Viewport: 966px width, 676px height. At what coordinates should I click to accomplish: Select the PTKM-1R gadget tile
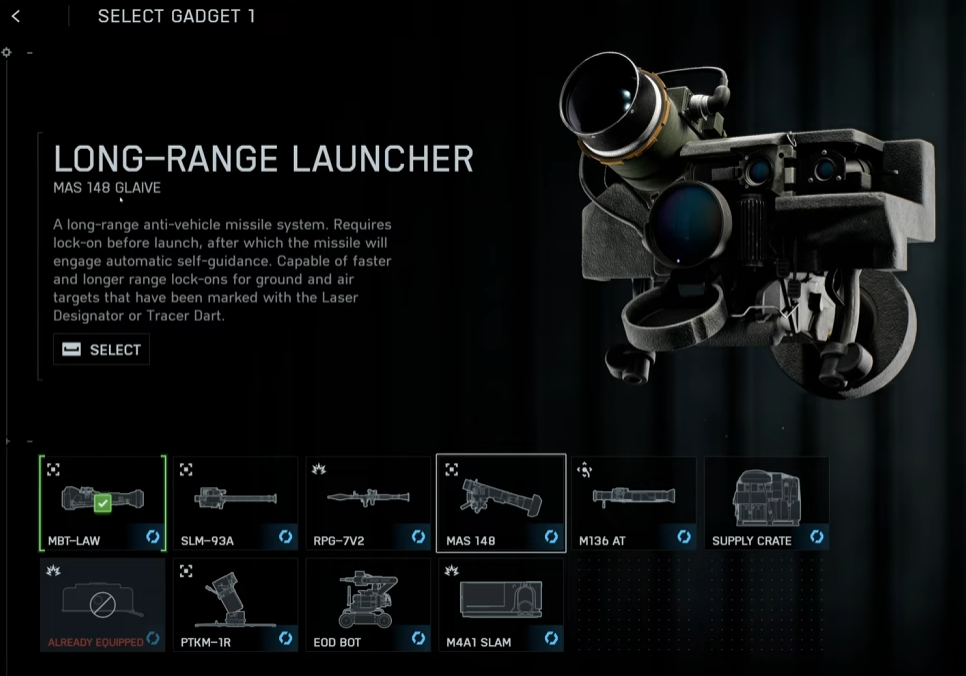click(x=235, y=605)
